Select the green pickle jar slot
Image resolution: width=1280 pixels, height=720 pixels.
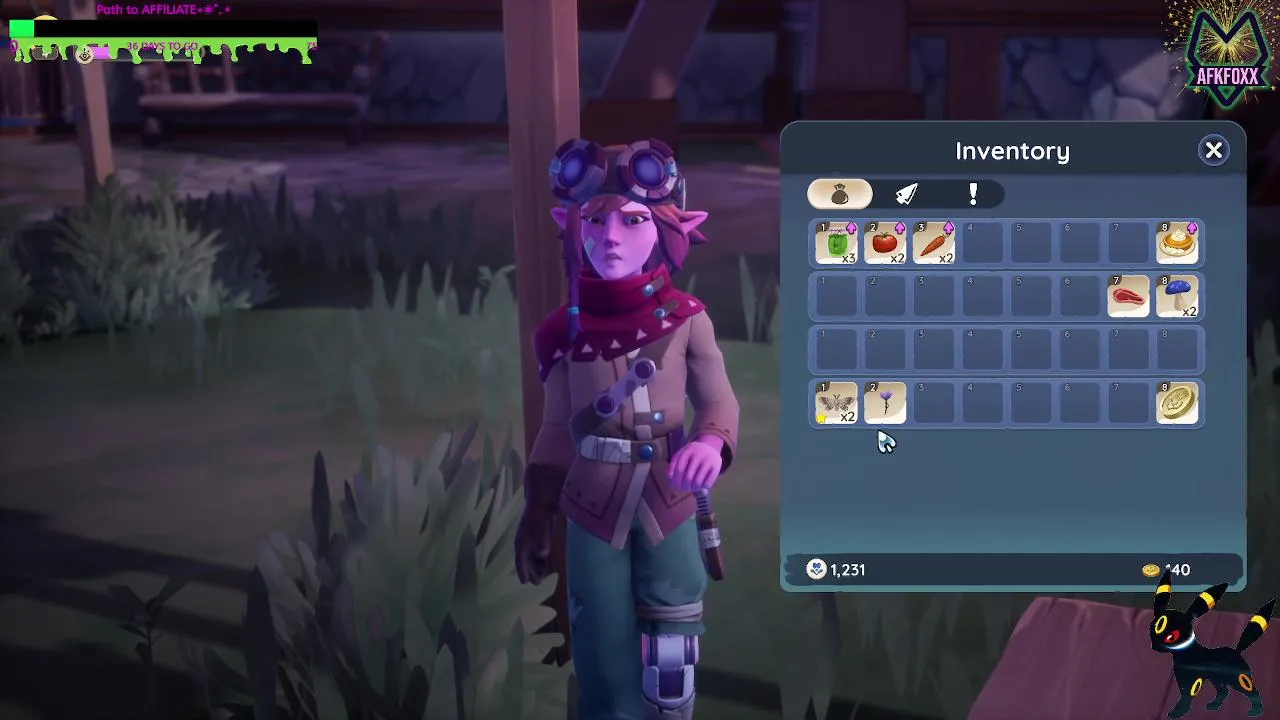coord(836,244)
